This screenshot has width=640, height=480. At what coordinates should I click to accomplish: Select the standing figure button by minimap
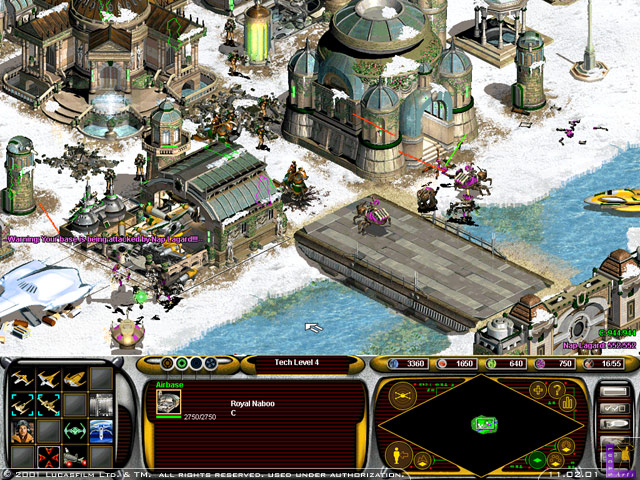click(394, 456)
